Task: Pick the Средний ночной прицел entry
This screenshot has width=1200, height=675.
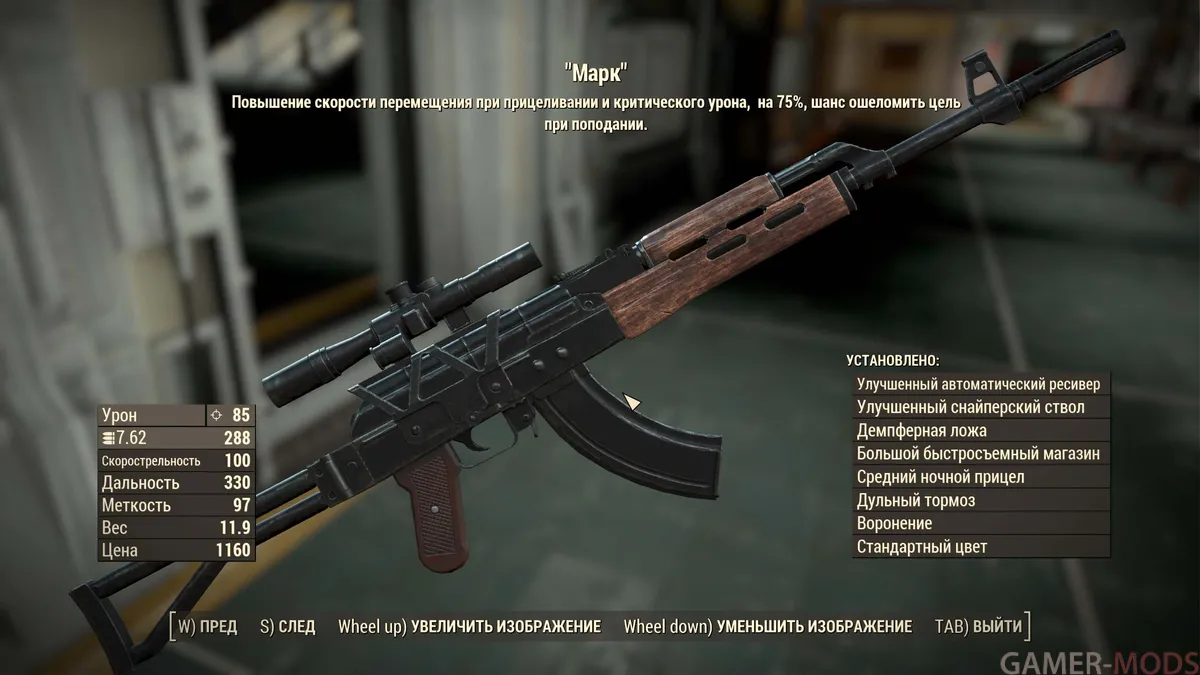Action: click(980, 477)
